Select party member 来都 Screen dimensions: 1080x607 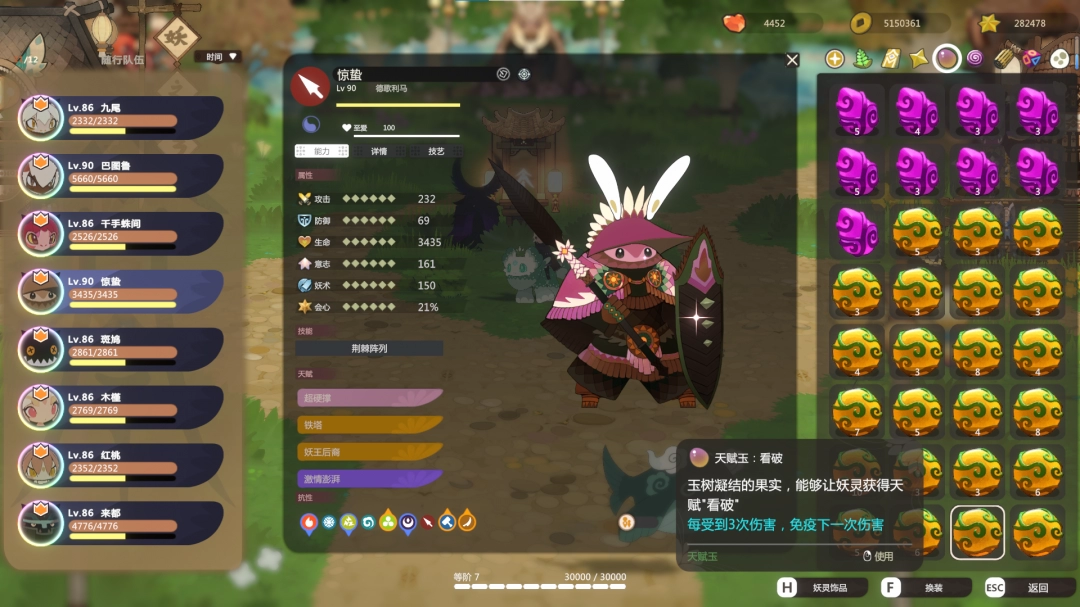pyautogui.click(x=120, y=523)
